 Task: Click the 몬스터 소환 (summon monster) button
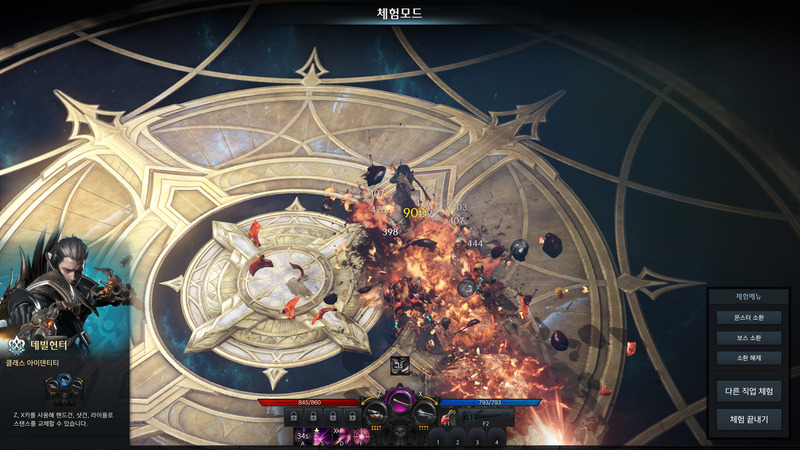tap(749, 317)
